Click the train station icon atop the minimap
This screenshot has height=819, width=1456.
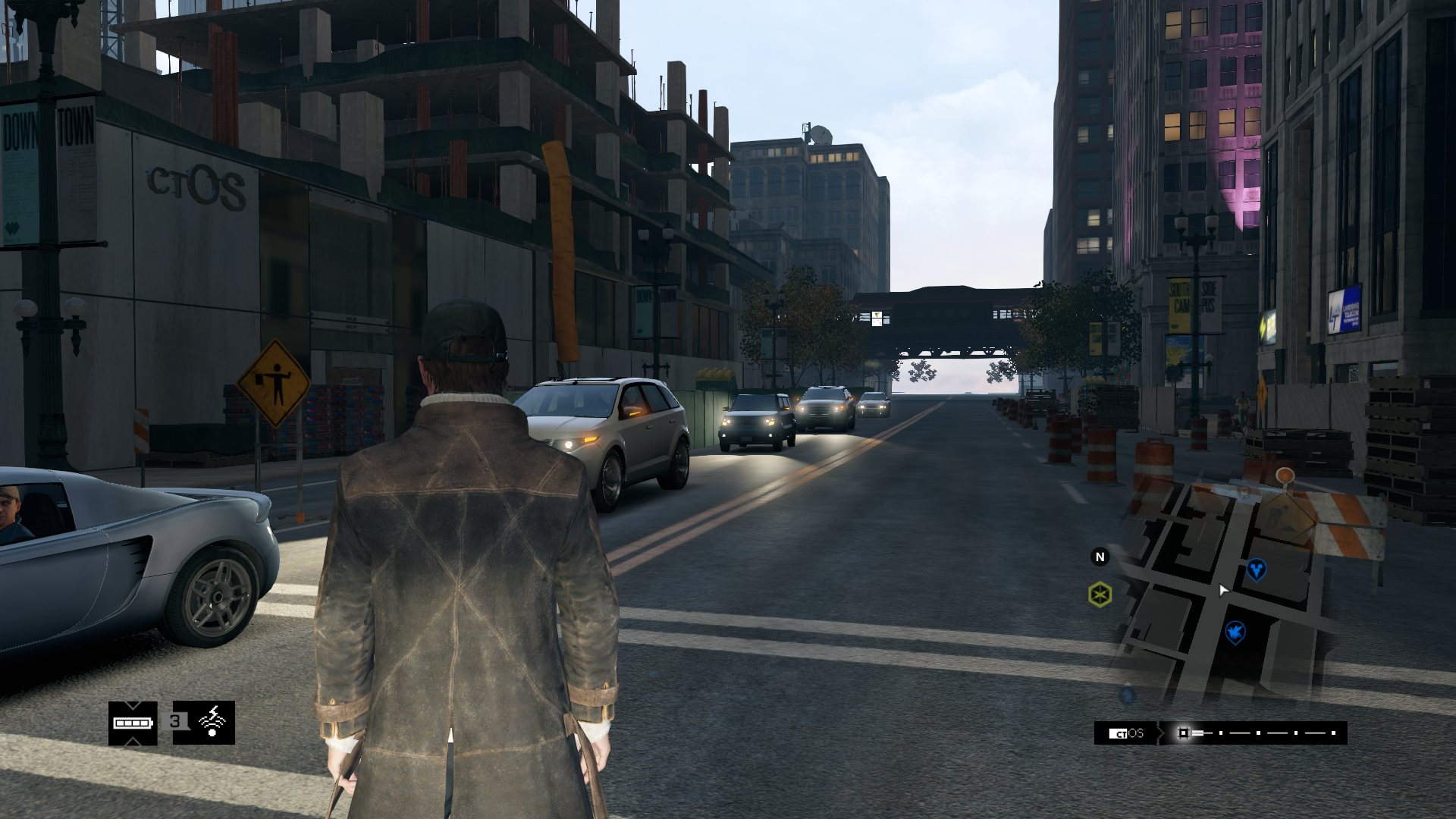[1244, 492]
